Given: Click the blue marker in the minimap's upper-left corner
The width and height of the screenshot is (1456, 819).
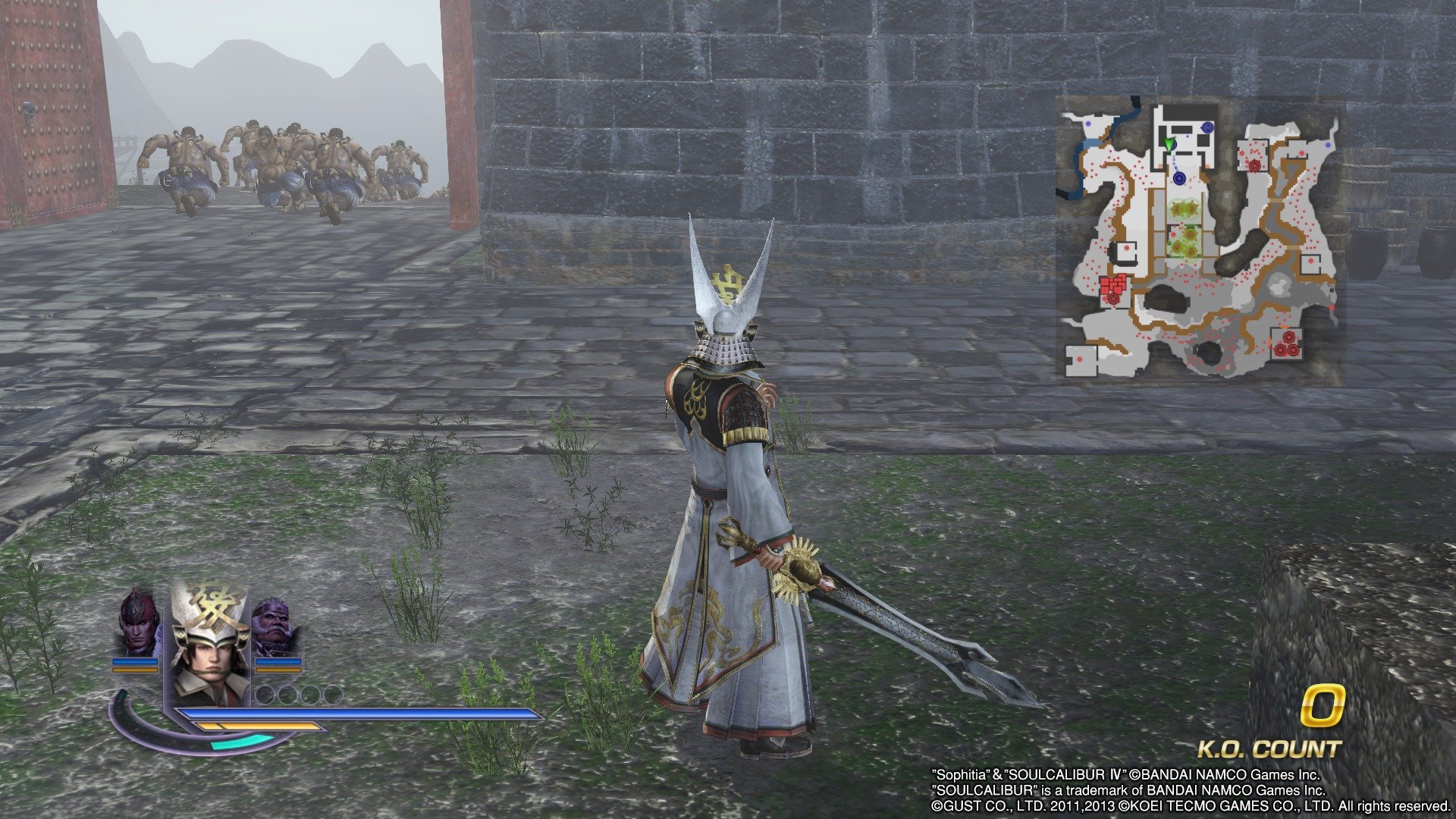Looking at the screenshot, I should 1089,124.
